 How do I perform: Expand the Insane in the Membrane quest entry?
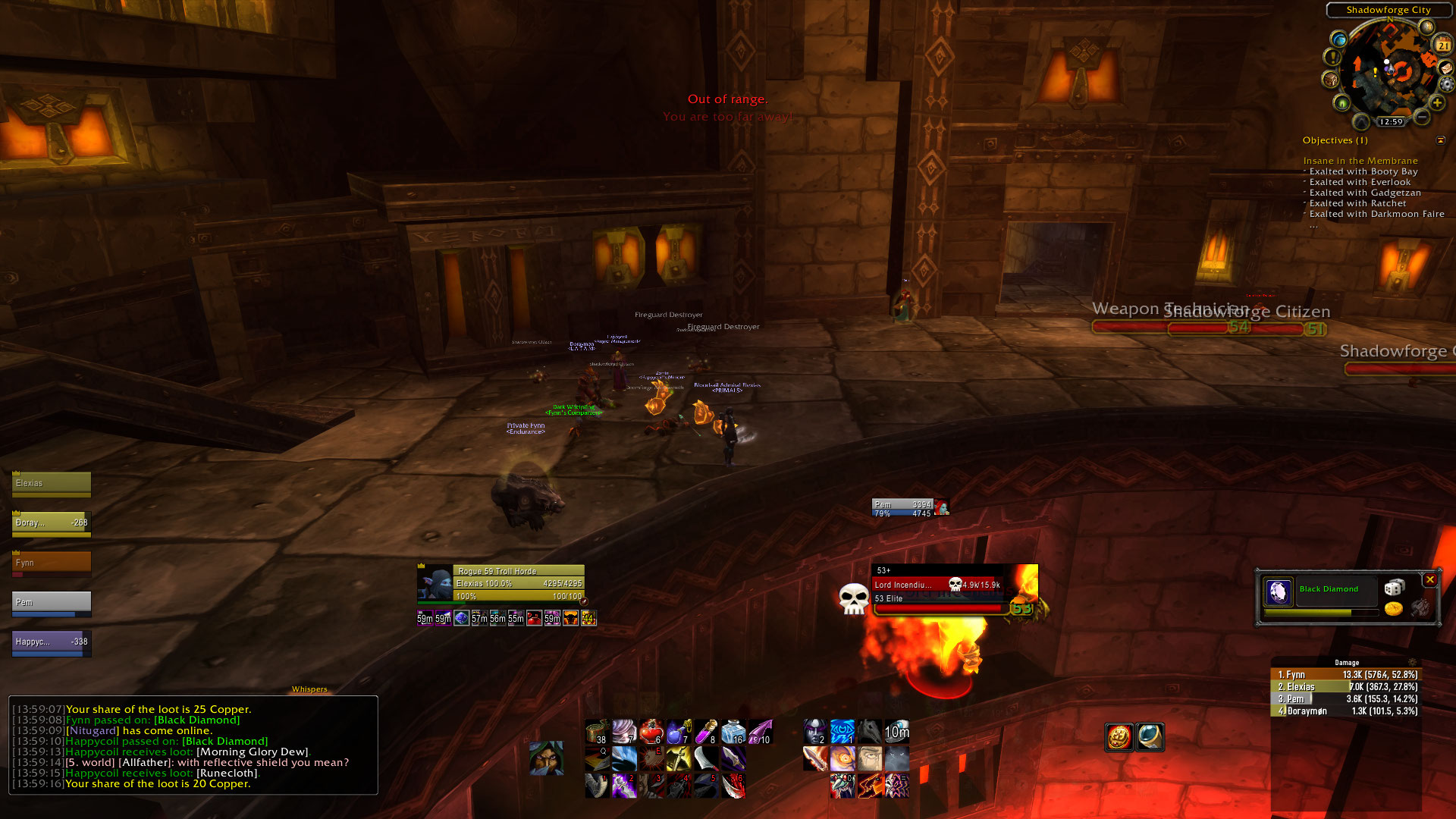pyautogui.click(x=1360, y=160)
